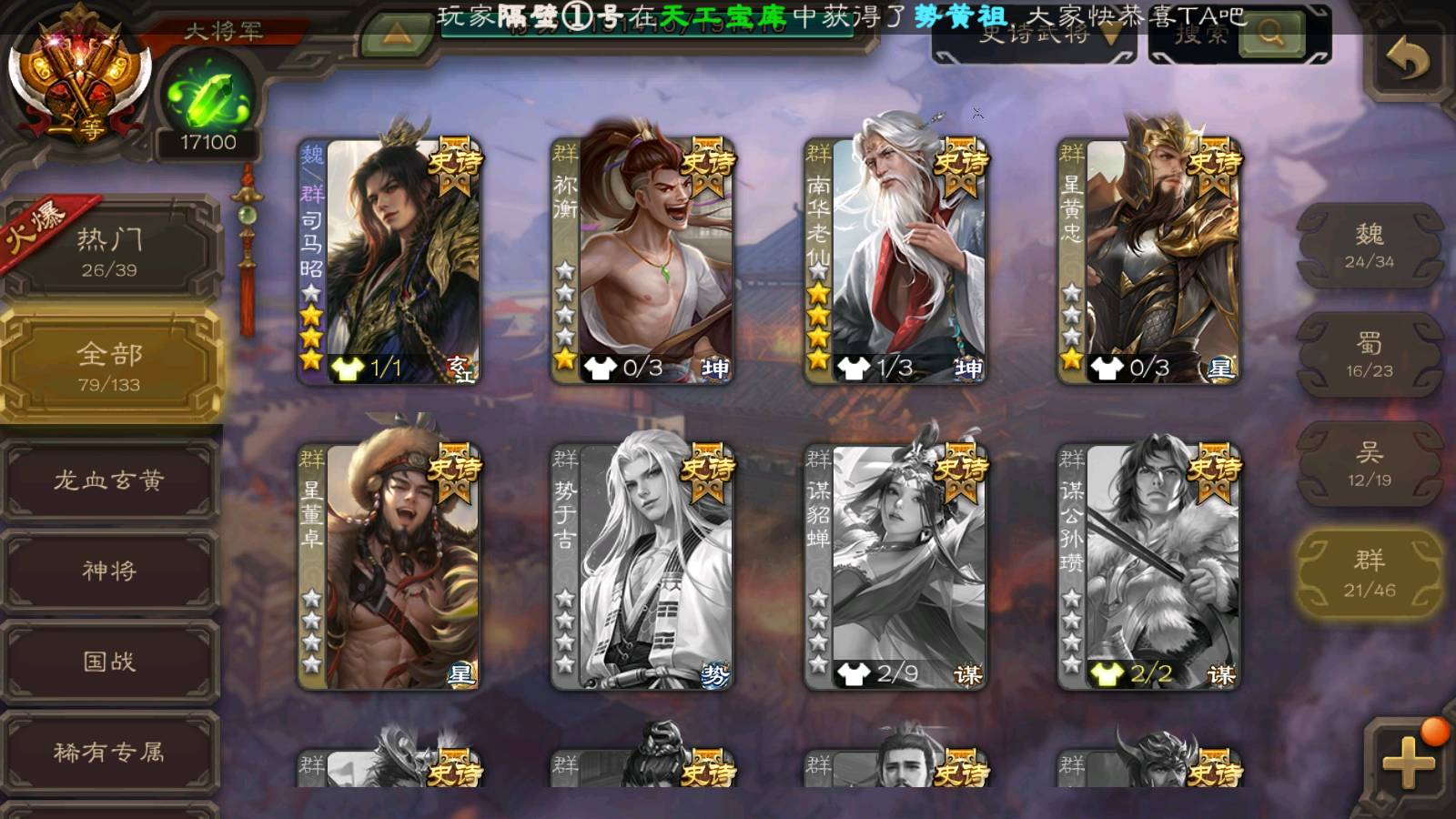
Task: Open the 热门 hot heroes category
Action: (109, 251)
